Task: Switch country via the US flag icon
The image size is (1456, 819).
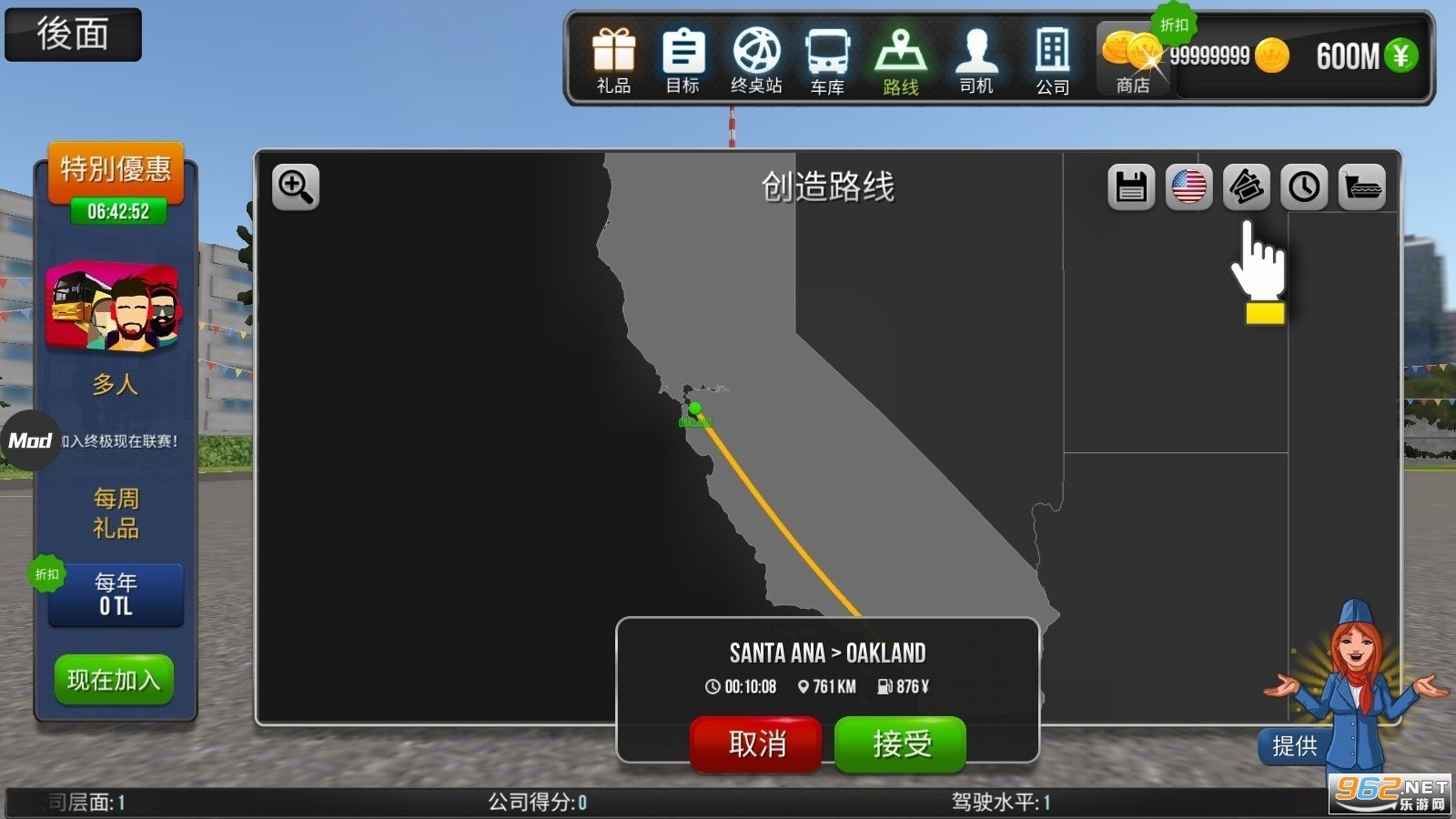Action: point(1188,187)
